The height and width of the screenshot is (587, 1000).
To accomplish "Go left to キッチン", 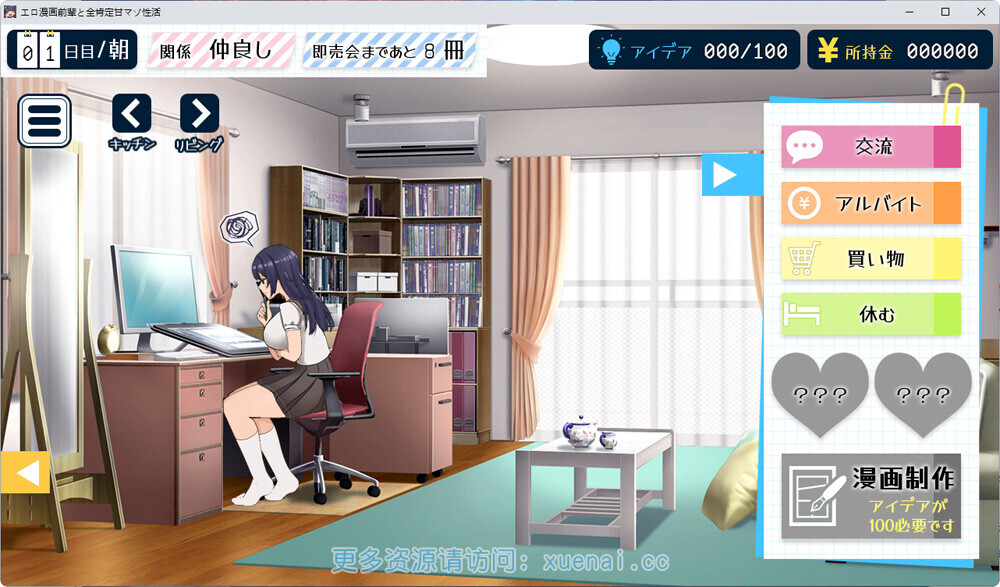I will click(x=132, y=114).
